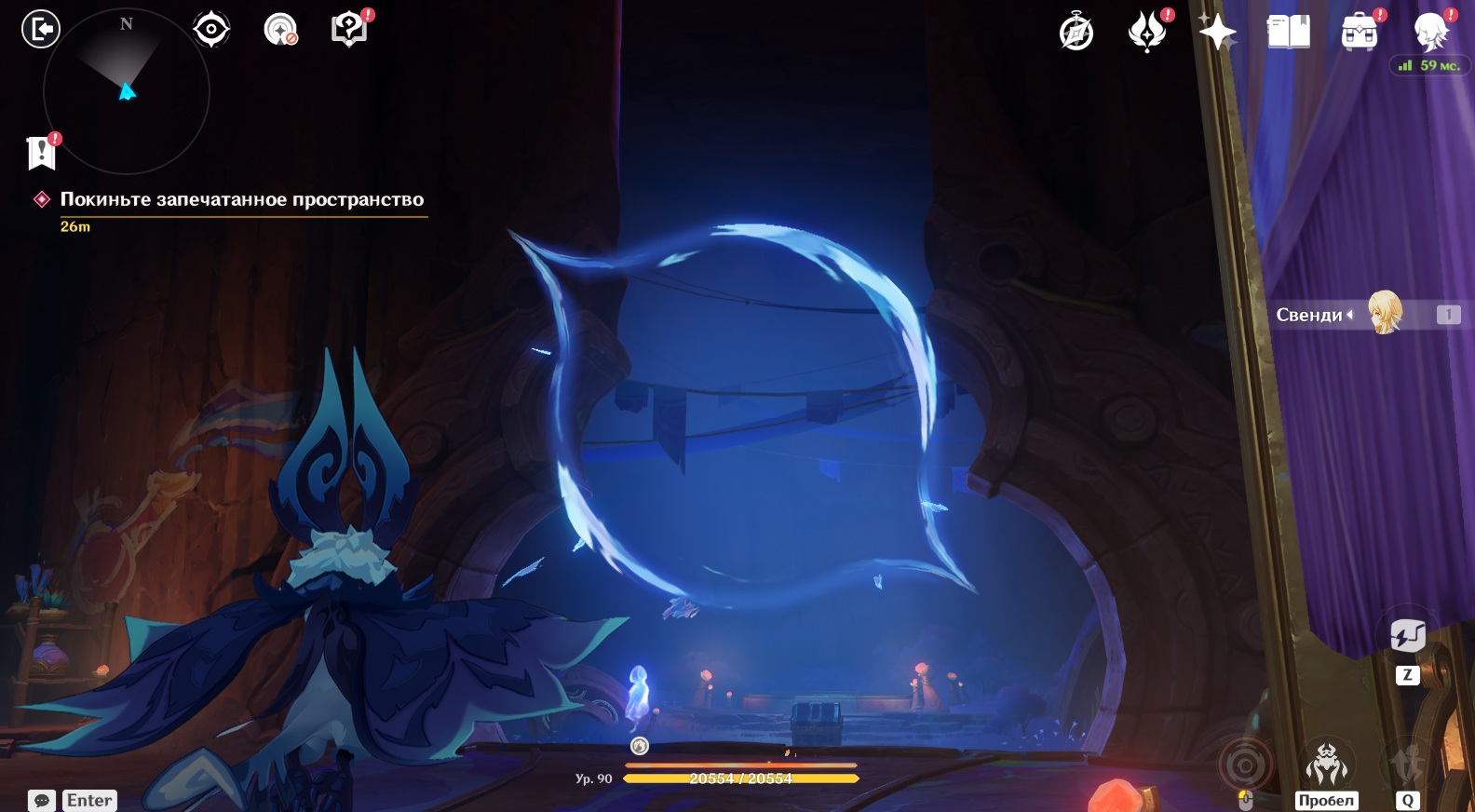The image size is (1475, 812).
Task: Open the Paimon menu icon
Action: coord(1430,32)
